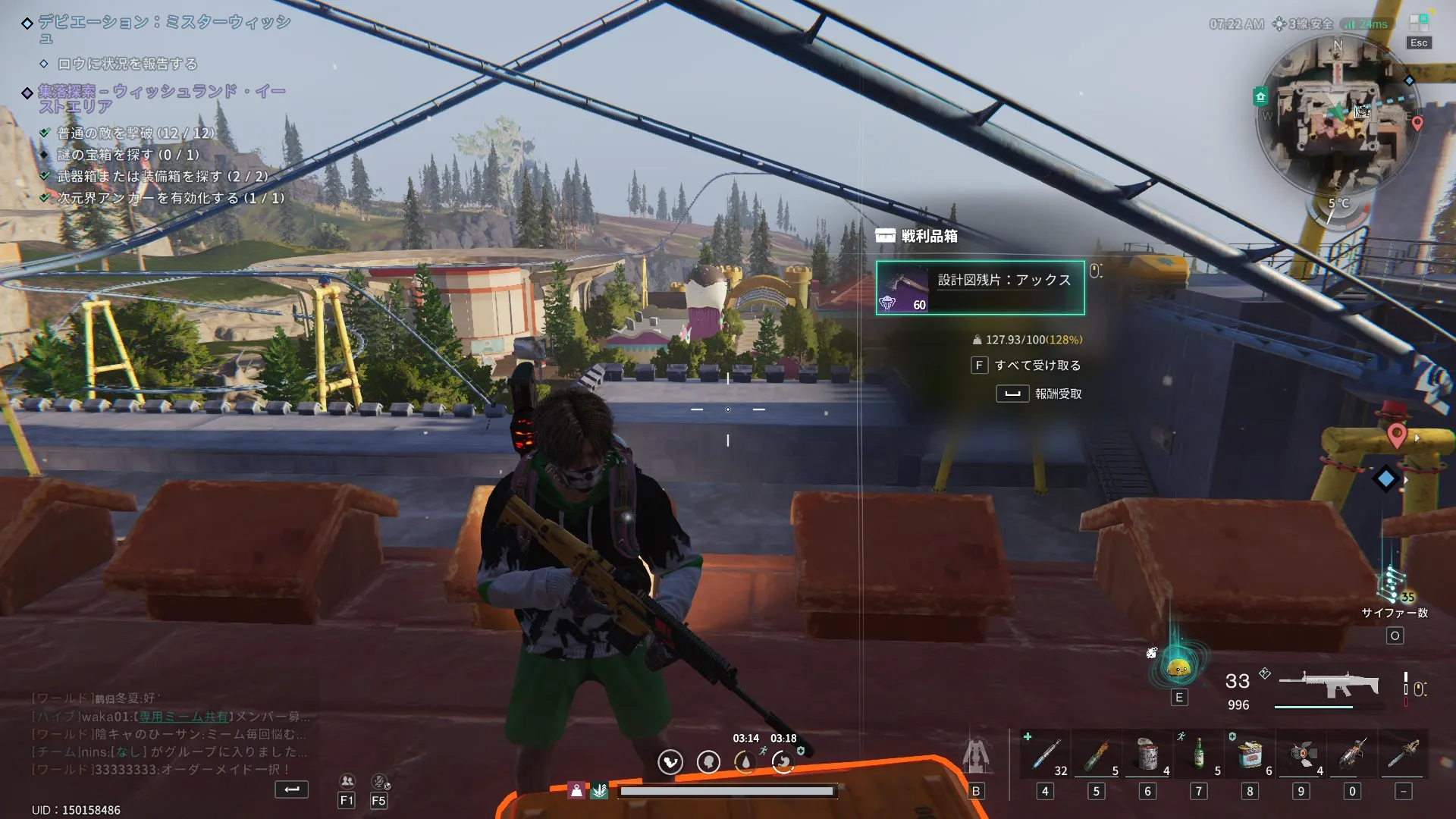Activate the yellow blob deviation skill
This screenshot has height=819, width=1456.
coord(1178,668)
